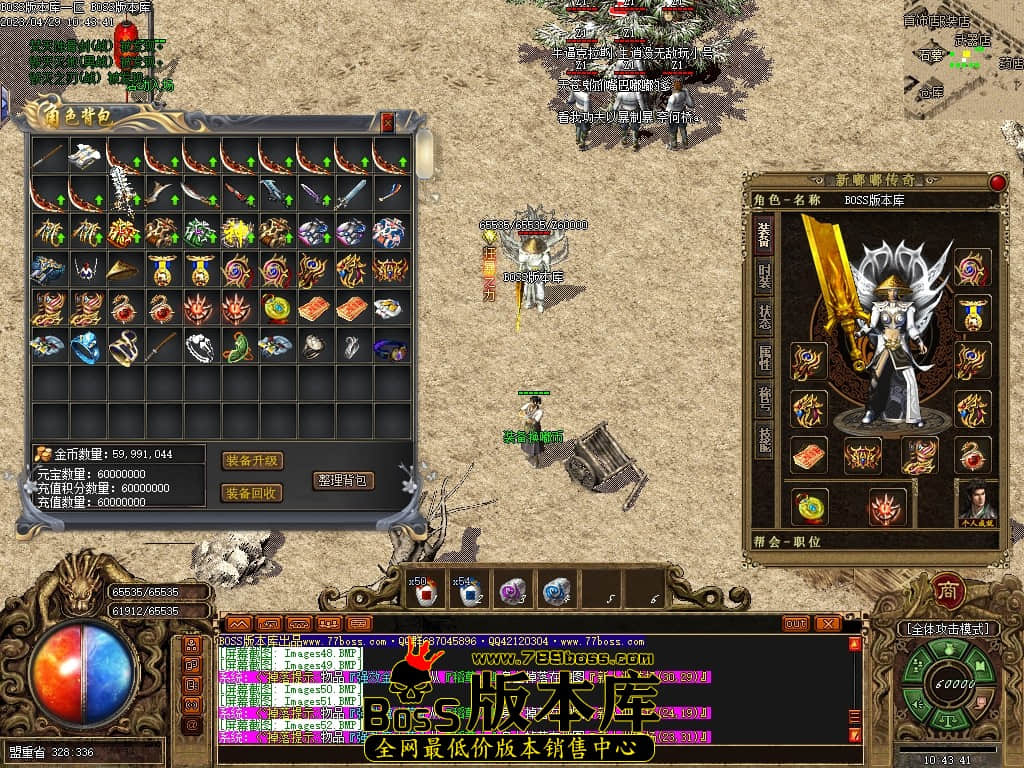Select the equipped medal slot
The width and height of the screenshot is (1024, 768).
tap(972, 312)
